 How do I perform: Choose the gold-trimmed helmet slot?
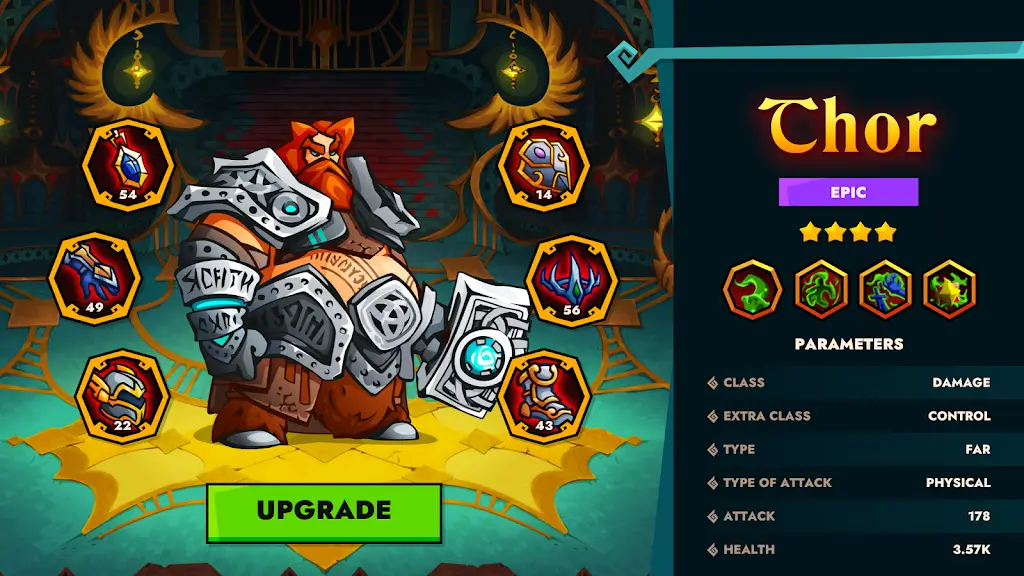point(122,395)
